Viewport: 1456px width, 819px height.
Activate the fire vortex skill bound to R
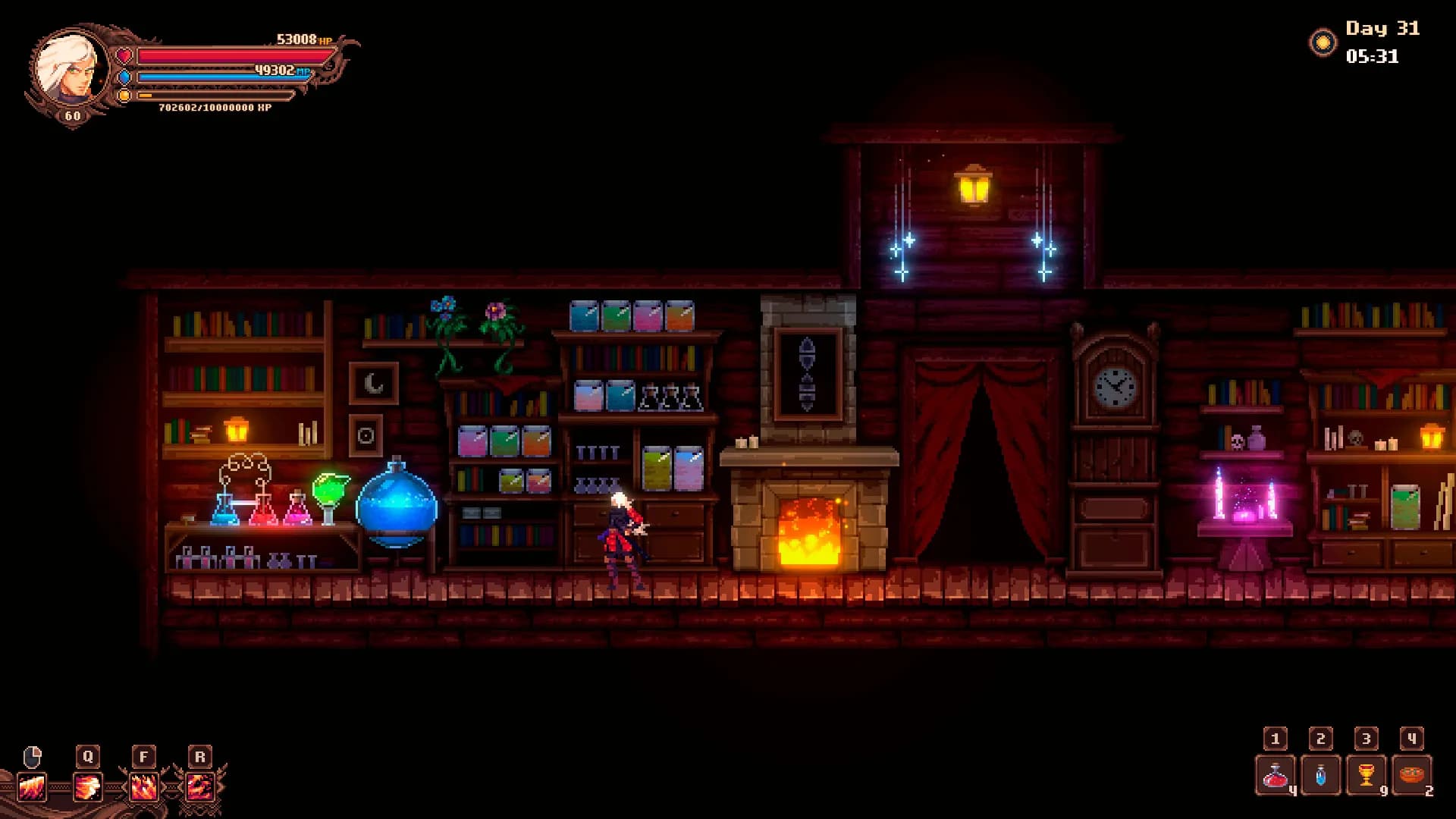point(199,787)
